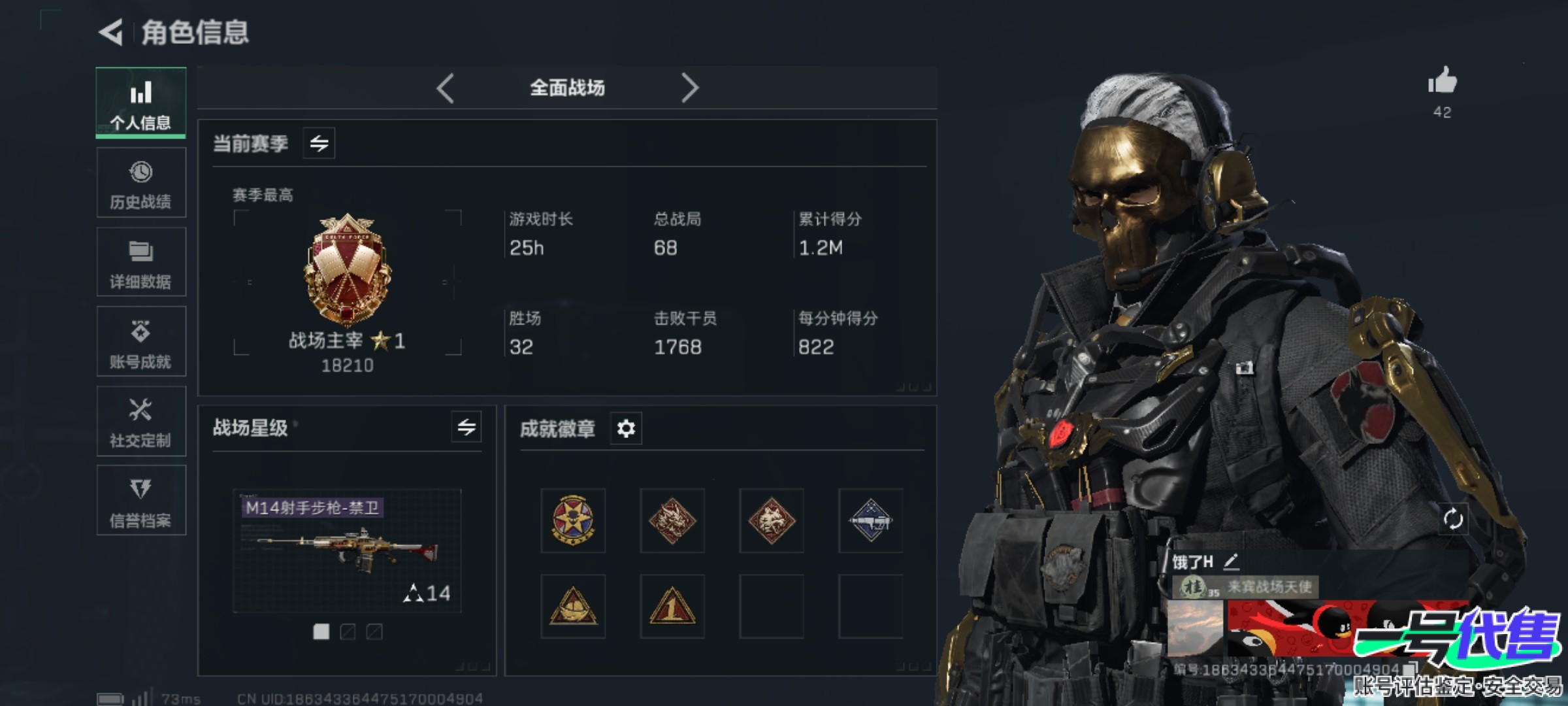The height and width of the screenshot is (706, 1568).
Task: Select the blue rifle achievement badge
Action: 870,520
